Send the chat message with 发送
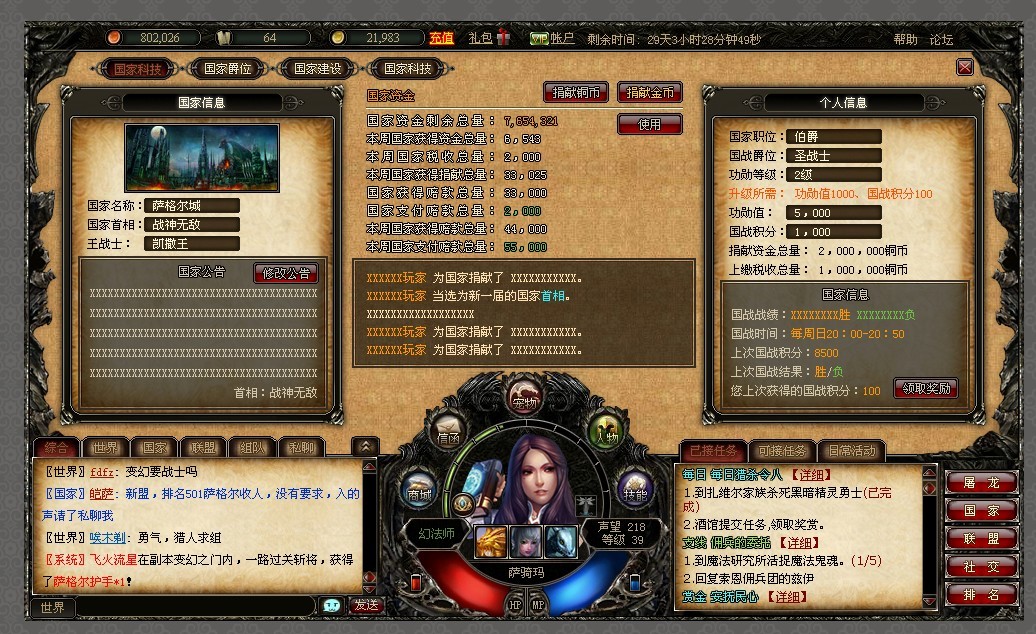The image size is (1036, 634). 366,605
